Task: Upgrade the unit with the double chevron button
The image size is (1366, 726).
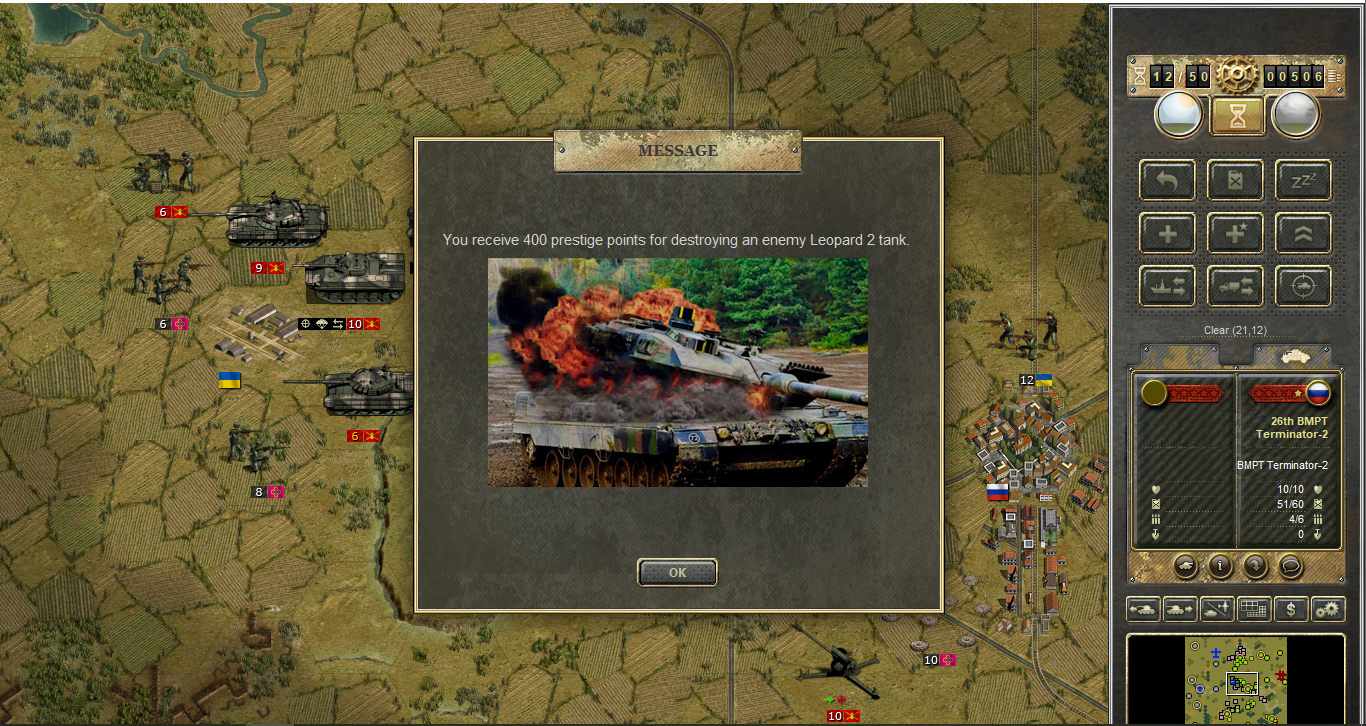Action: 1303,233
